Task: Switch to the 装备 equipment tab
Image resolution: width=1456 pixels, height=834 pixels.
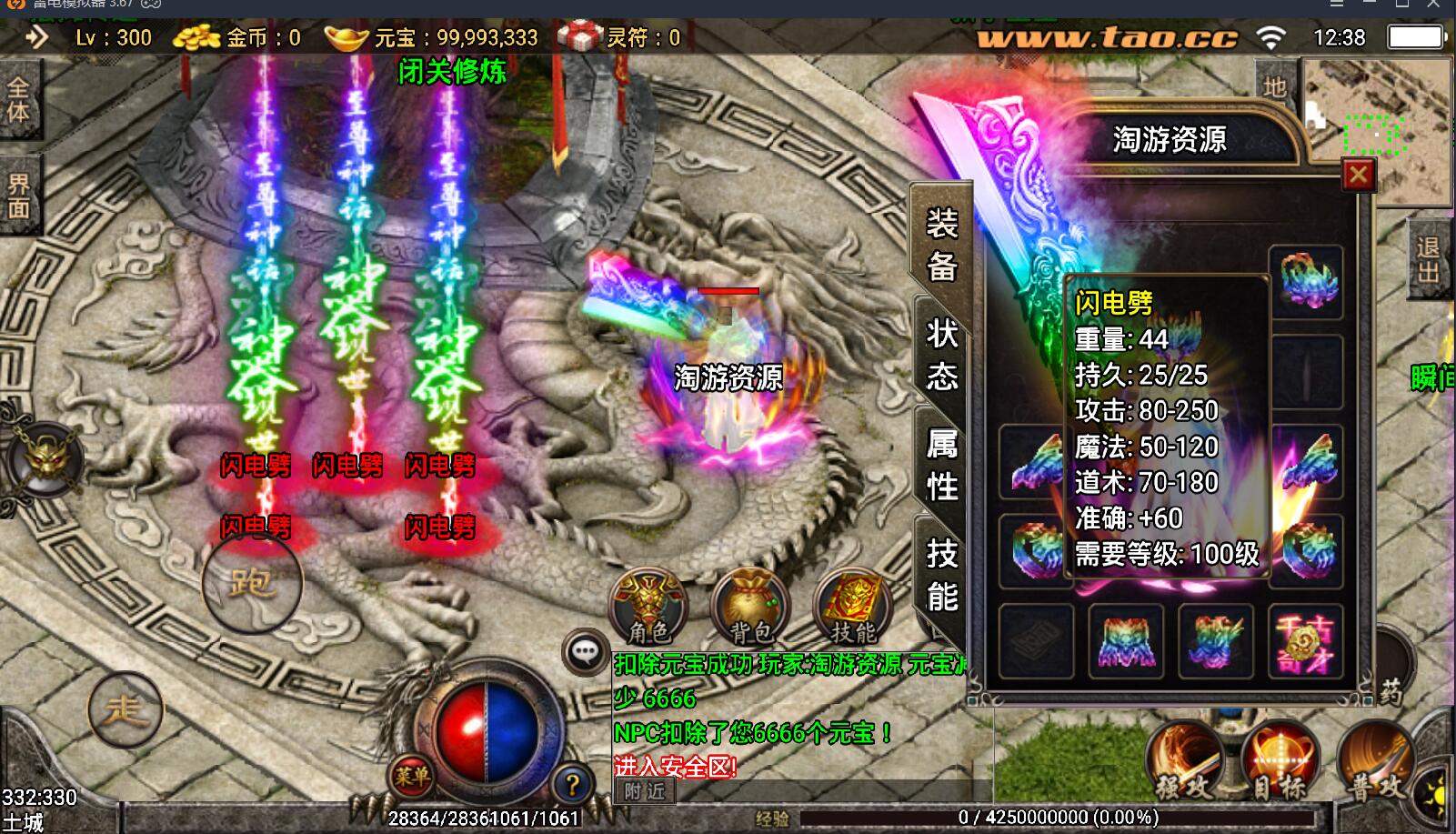Action: (x=942, y=245)
